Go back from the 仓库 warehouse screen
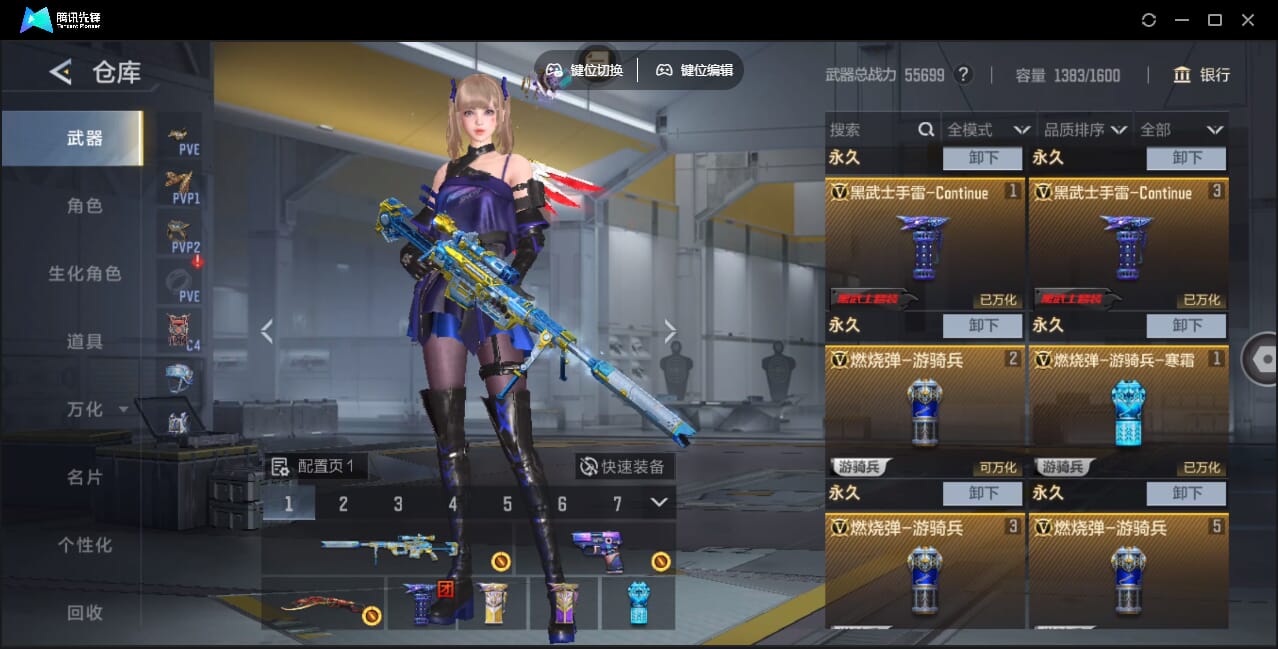 coord(61,72)
